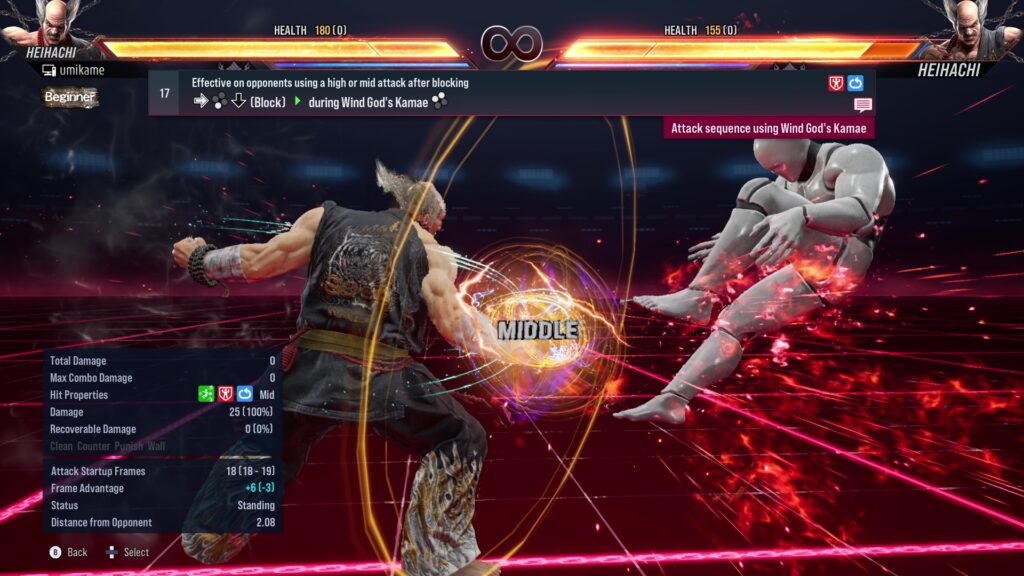This screenshot has width=1024, height=576.
Task: Select move entry number 17 in the move list
Action: click(165, 93)
